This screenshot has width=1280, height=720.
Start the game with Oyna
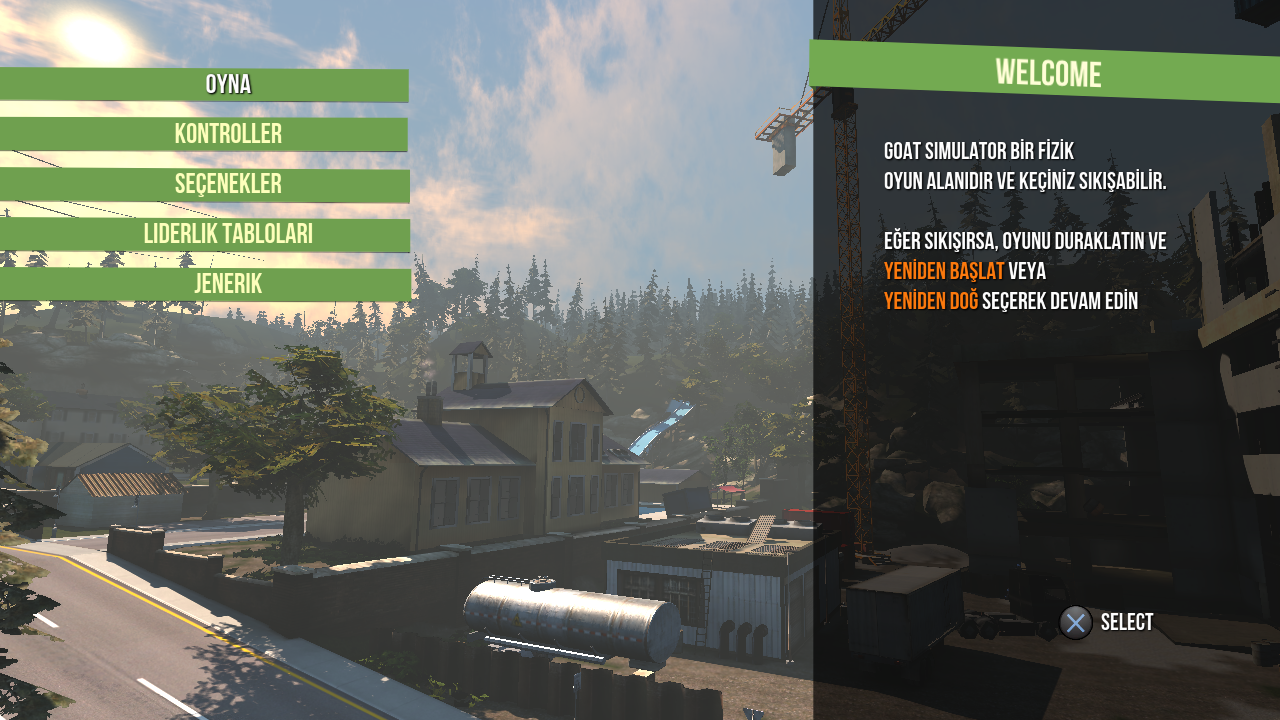228,85
